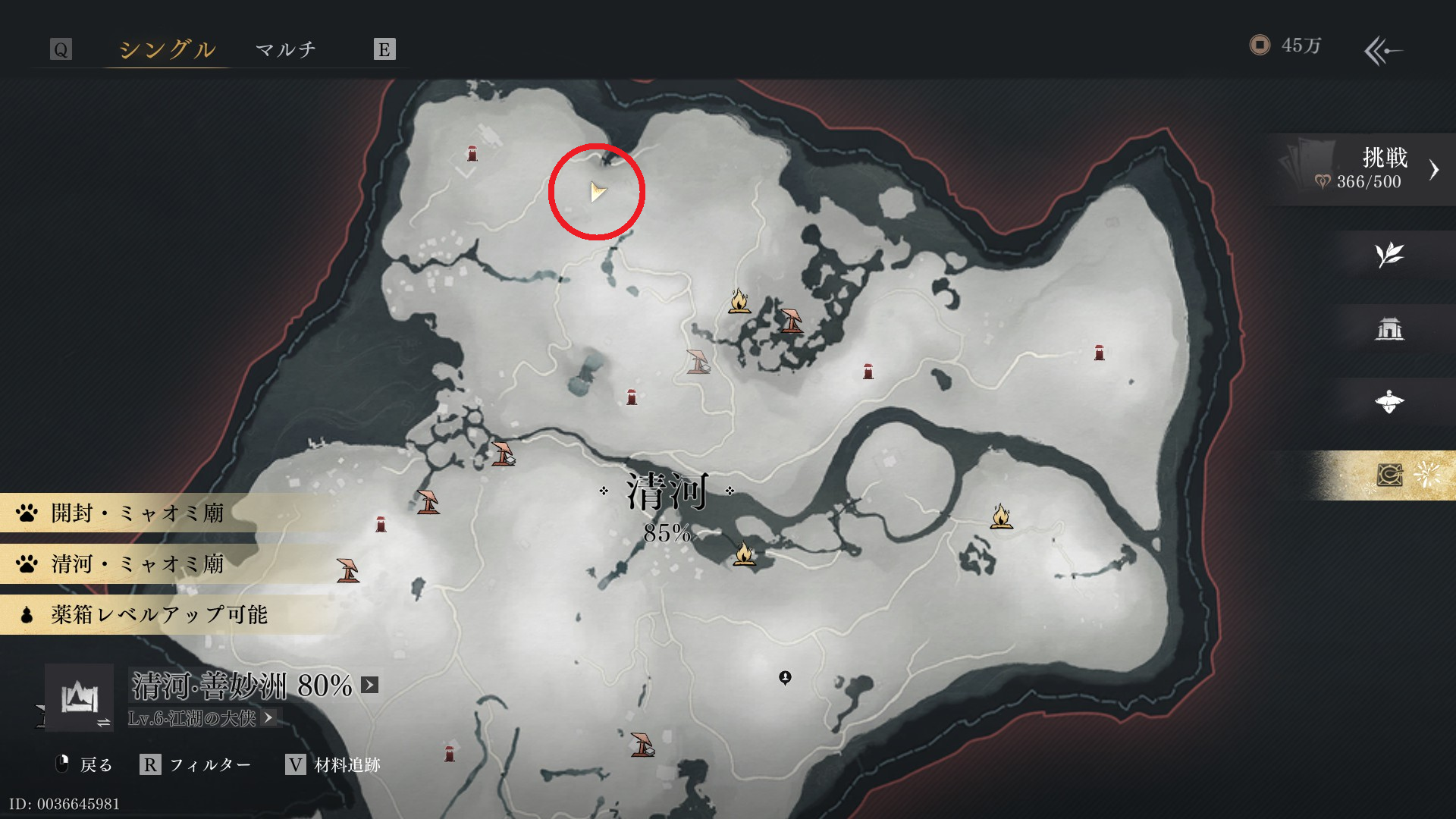Screen dimensions: 1456x819
Task: Open the 薬箱レベルアップ可能 notification
Action: pyautogui.click(x=159, y=614)
